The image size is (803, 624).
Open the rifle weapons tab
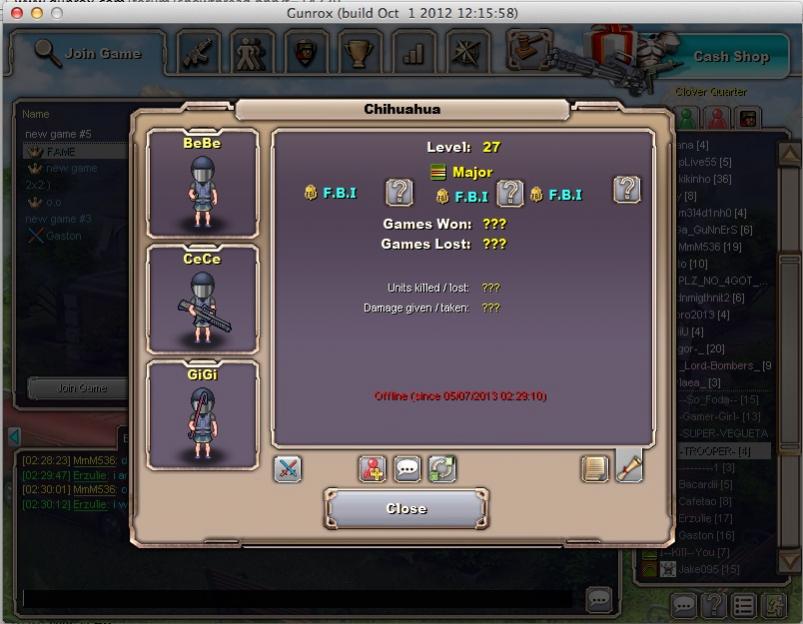pos(199,53)
